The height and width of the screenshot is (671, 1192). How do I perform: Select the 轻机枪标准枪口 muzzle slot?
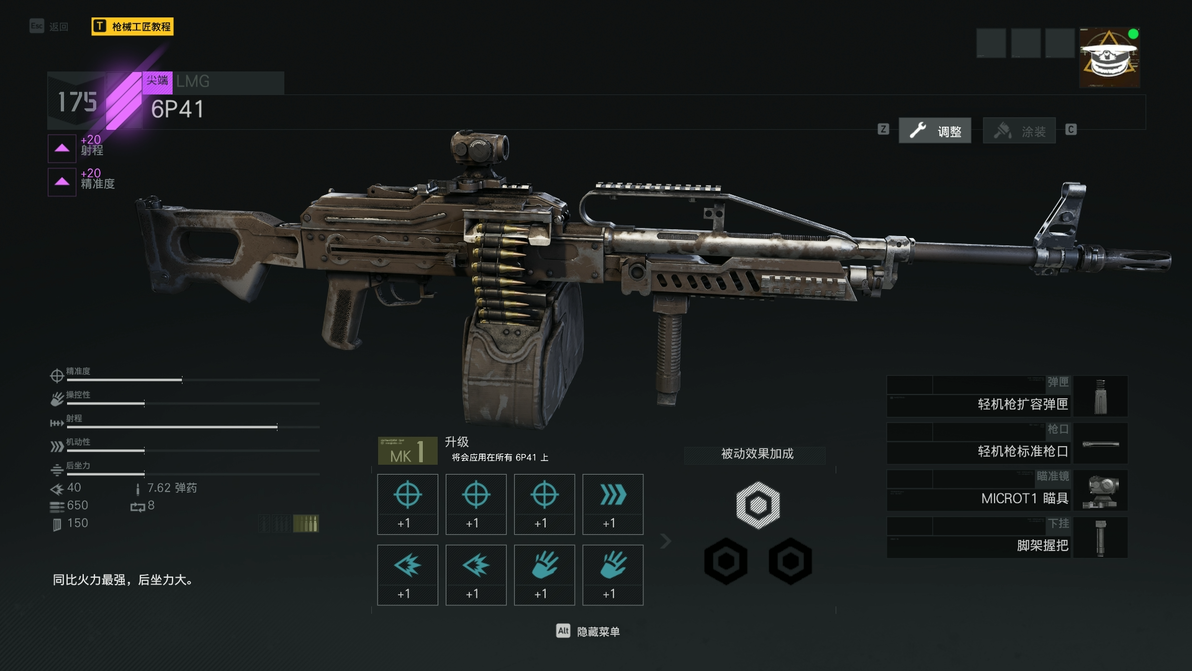[1006, 444]
